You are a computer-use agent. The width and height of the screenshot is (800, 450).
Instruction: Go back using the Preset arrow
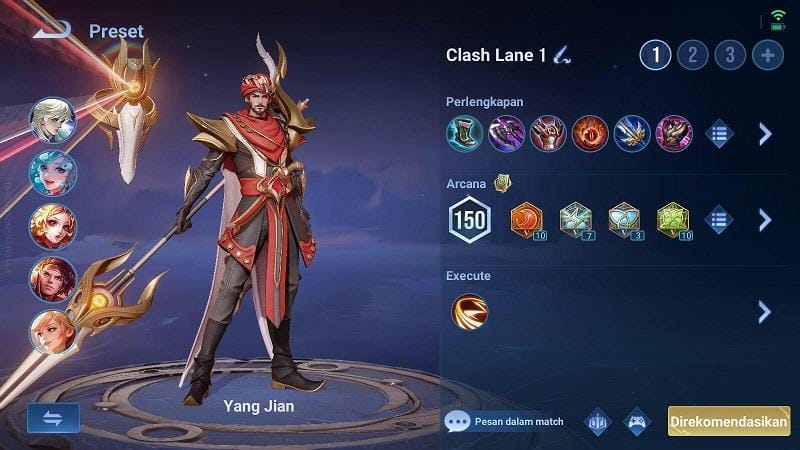point(52,28)
